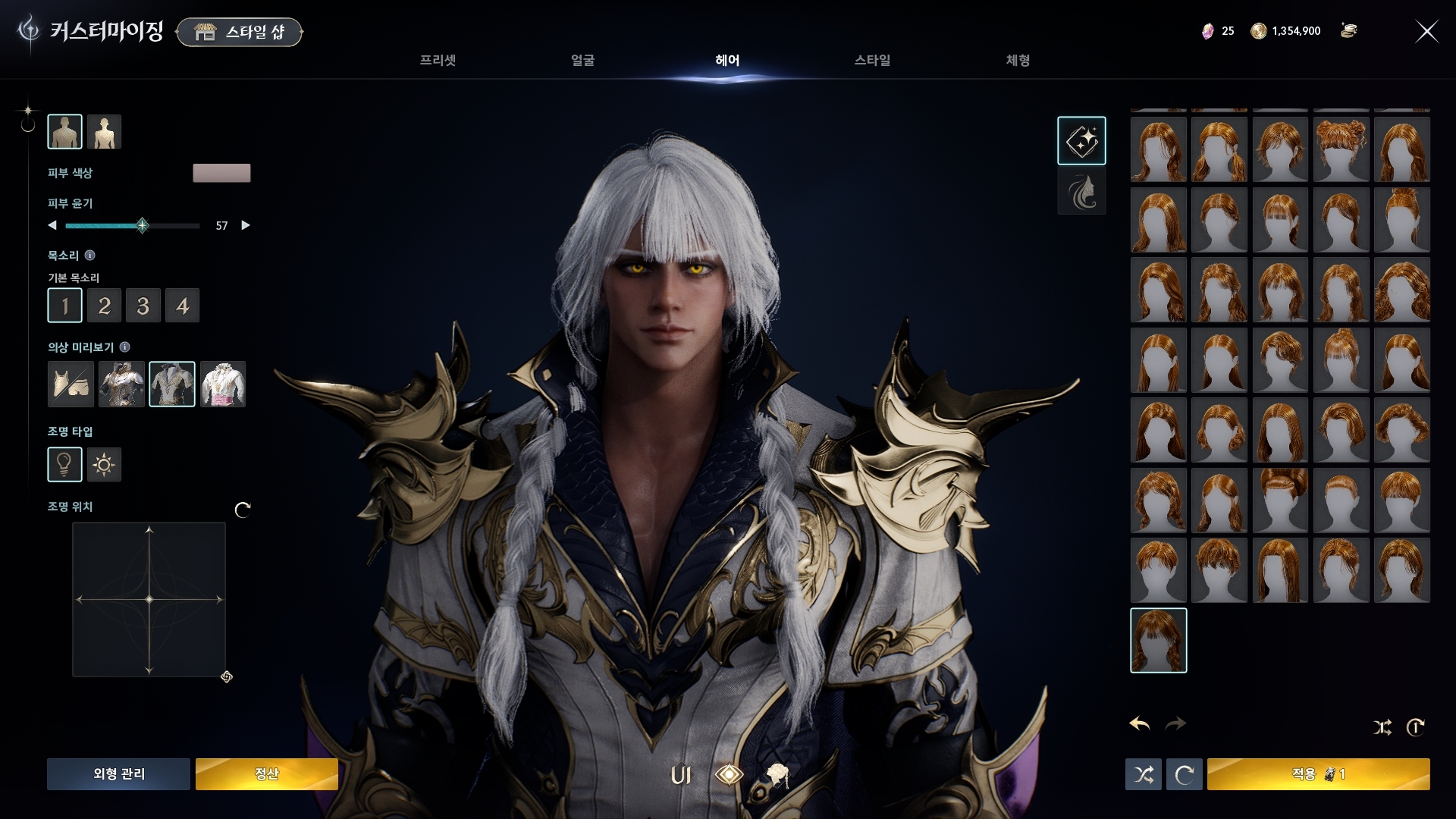Viewport: 1456px width, 819px height.
Task: Select base voice number 3
Action: point(143,306)
